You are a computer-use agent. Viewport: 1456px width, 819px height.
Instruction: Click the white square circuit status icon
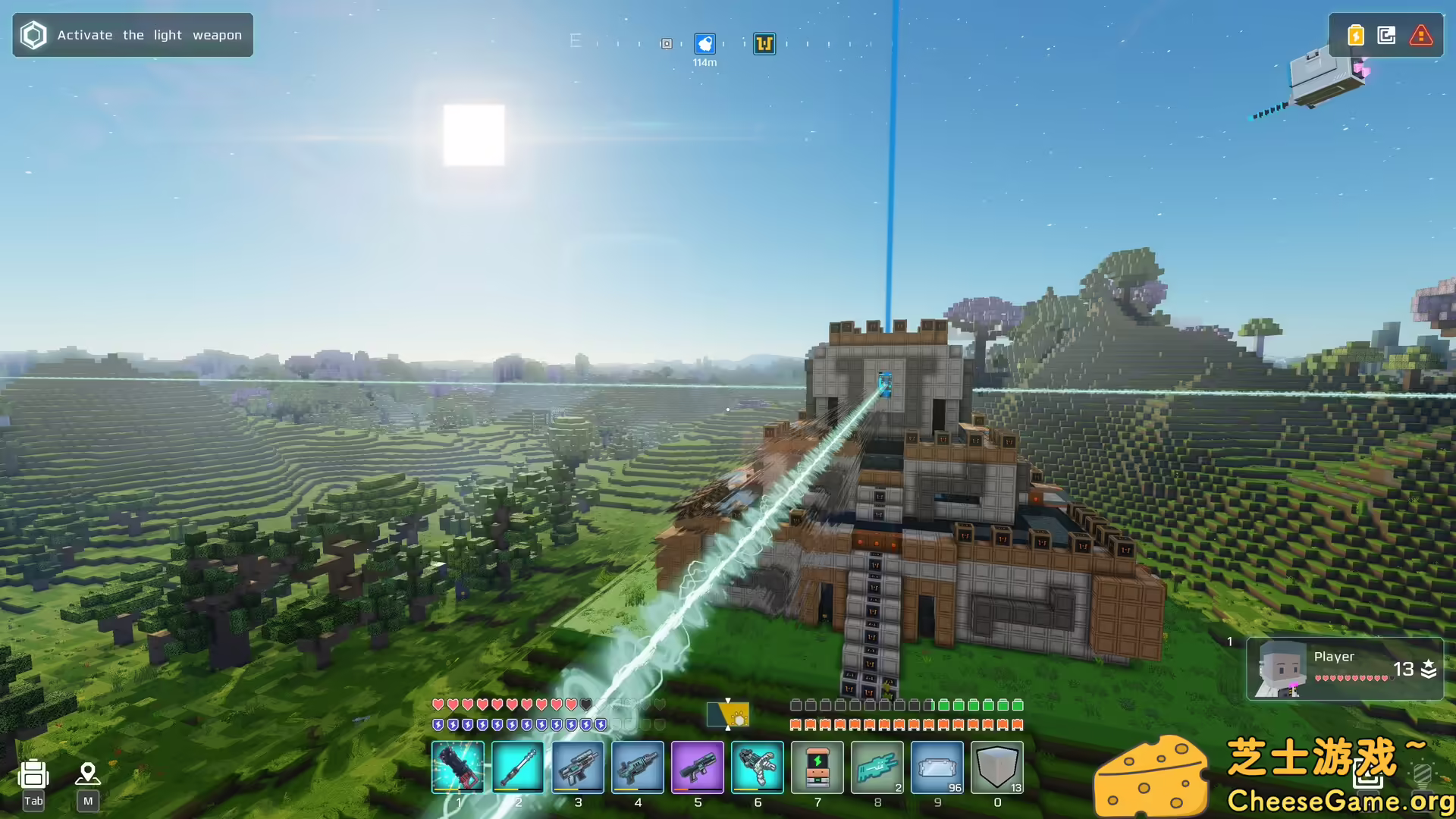pyautogui.click(x=1387, y=35)
